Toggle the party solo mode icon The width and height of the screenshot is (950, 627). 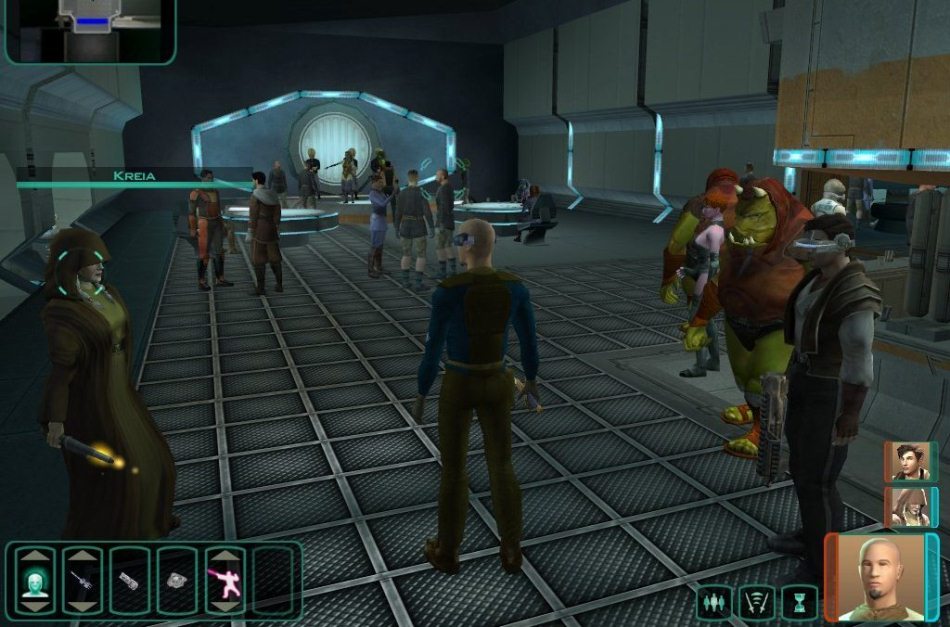click(x=714, y=602)
